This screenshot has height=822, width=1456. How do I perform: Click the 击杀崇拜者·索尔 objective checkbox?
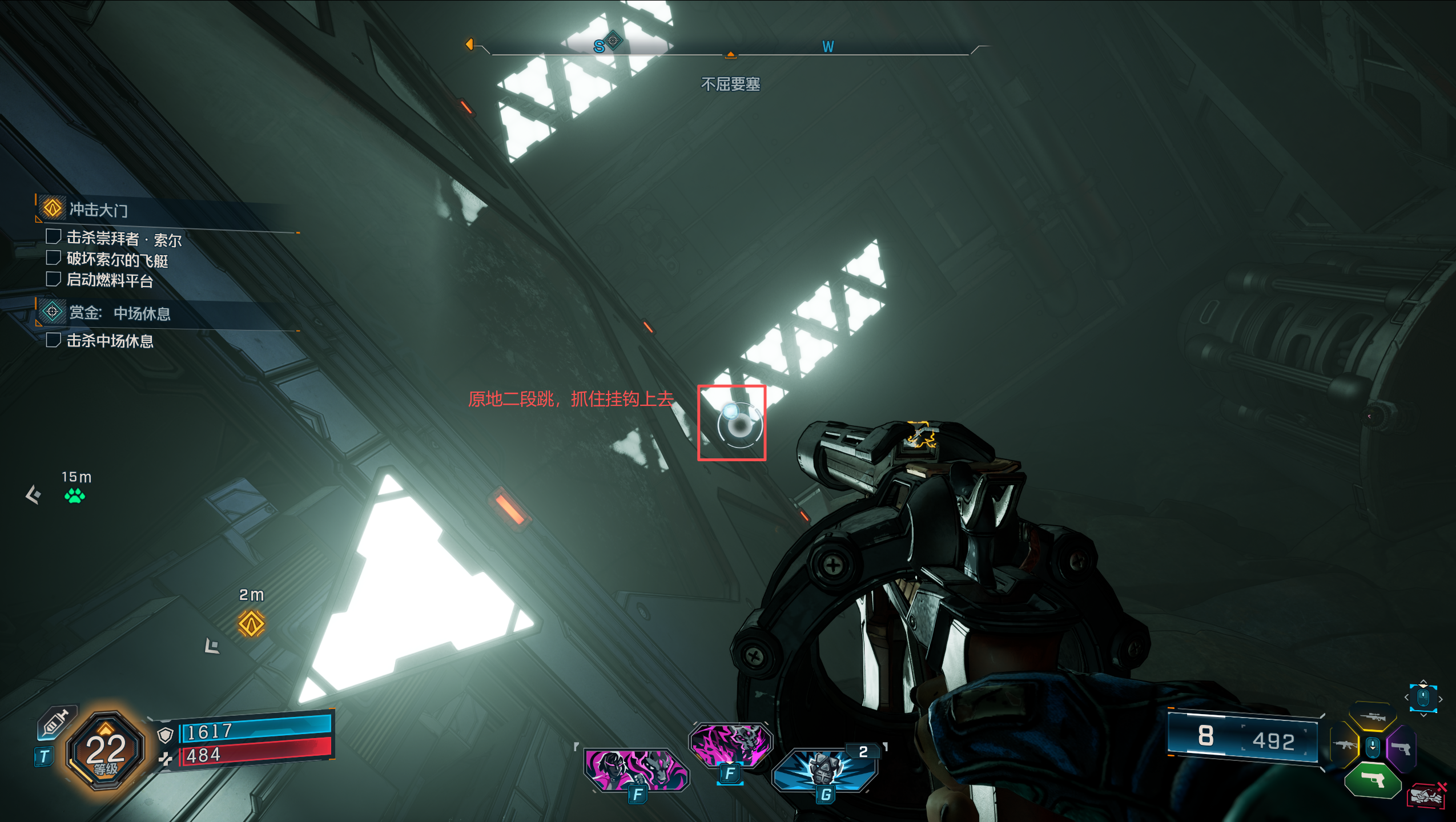point(53,236)
